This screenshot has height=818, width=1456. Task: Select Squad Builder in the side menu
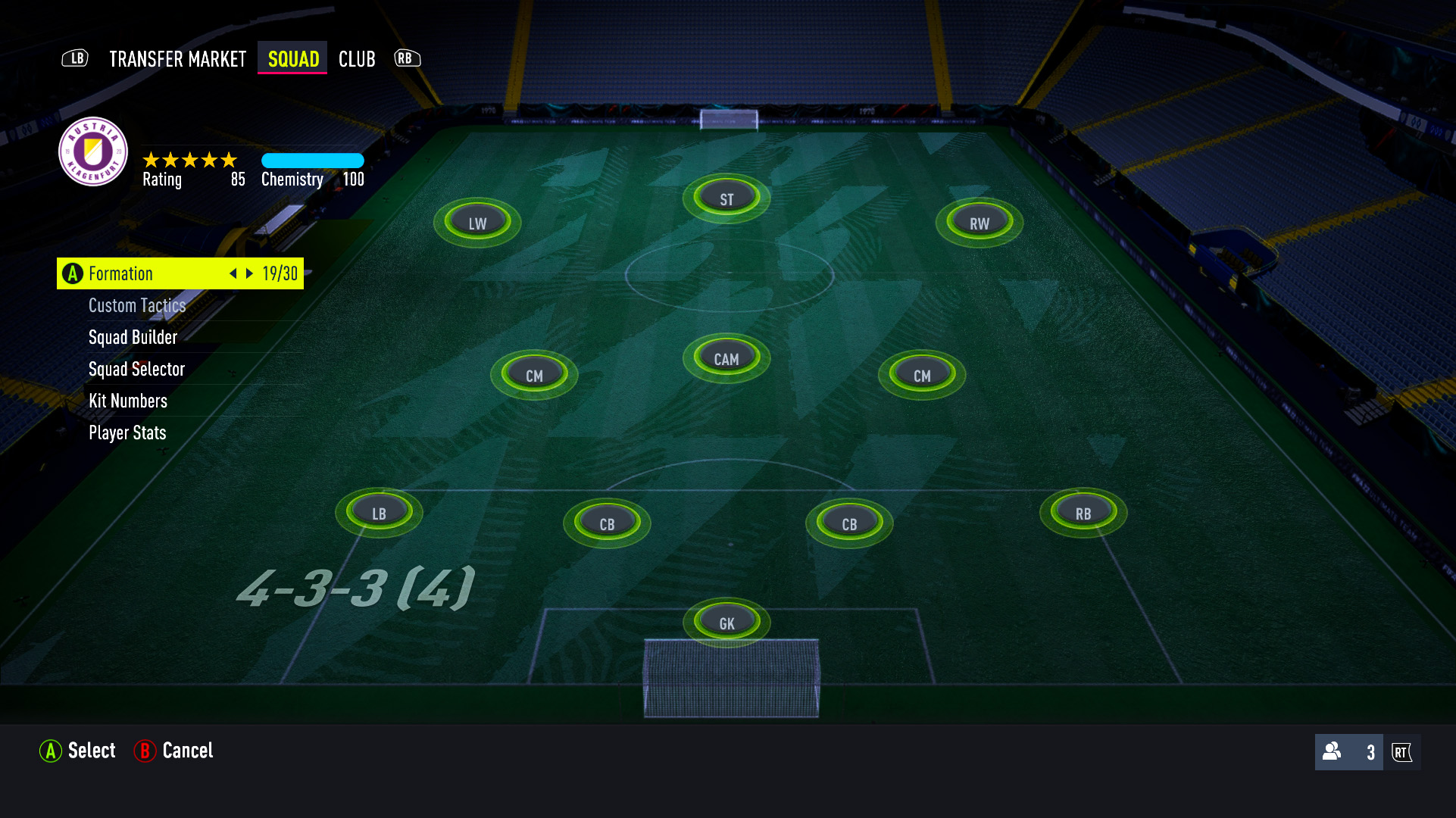click(133, 337)
